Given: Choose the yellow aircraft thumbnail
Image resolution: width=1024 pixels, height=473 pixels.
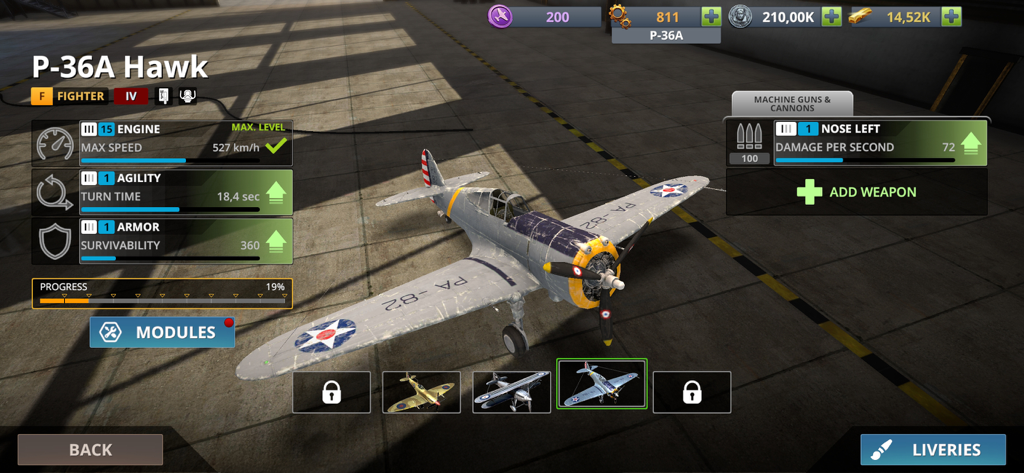Looking at the screenshot, I should pyautogui.click(x=421, y=392).
